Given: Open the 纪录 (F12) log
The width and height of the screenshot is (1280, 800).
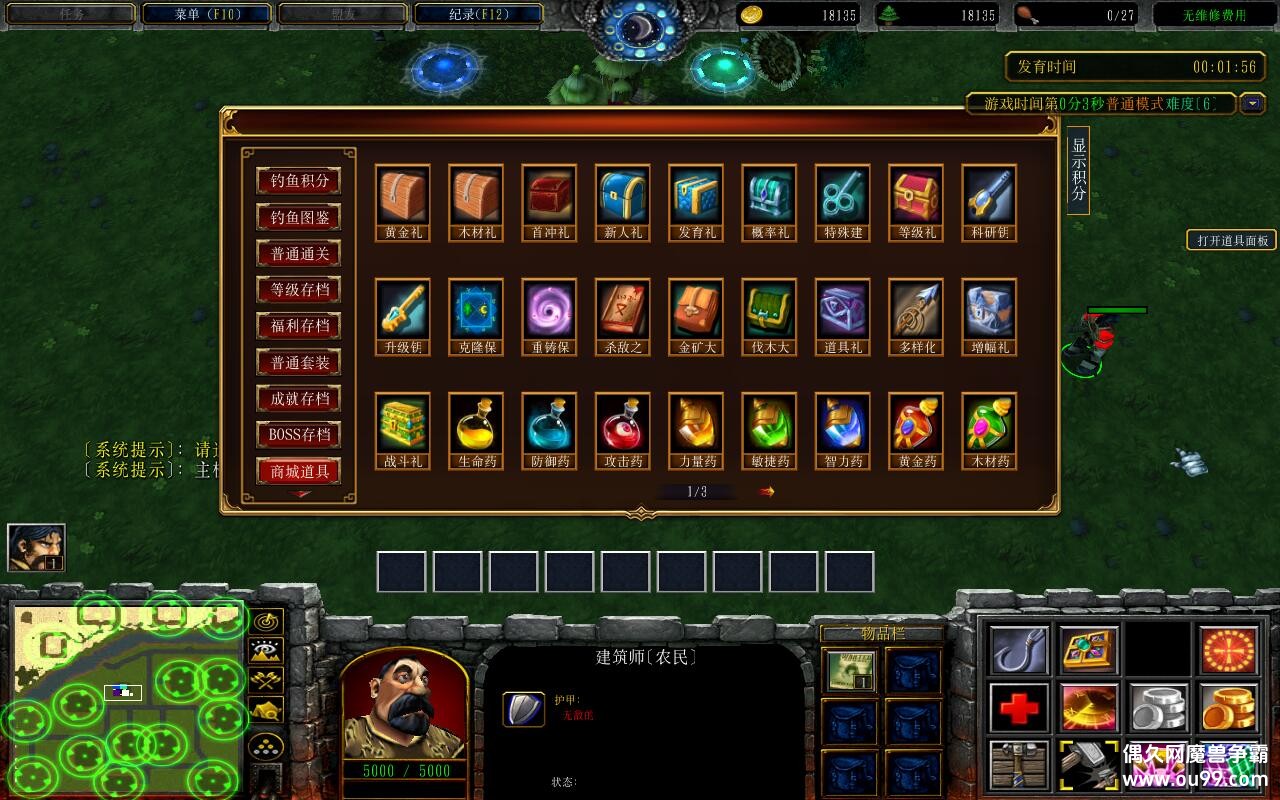Looking at the screenshot, I should tap(477, 15).
